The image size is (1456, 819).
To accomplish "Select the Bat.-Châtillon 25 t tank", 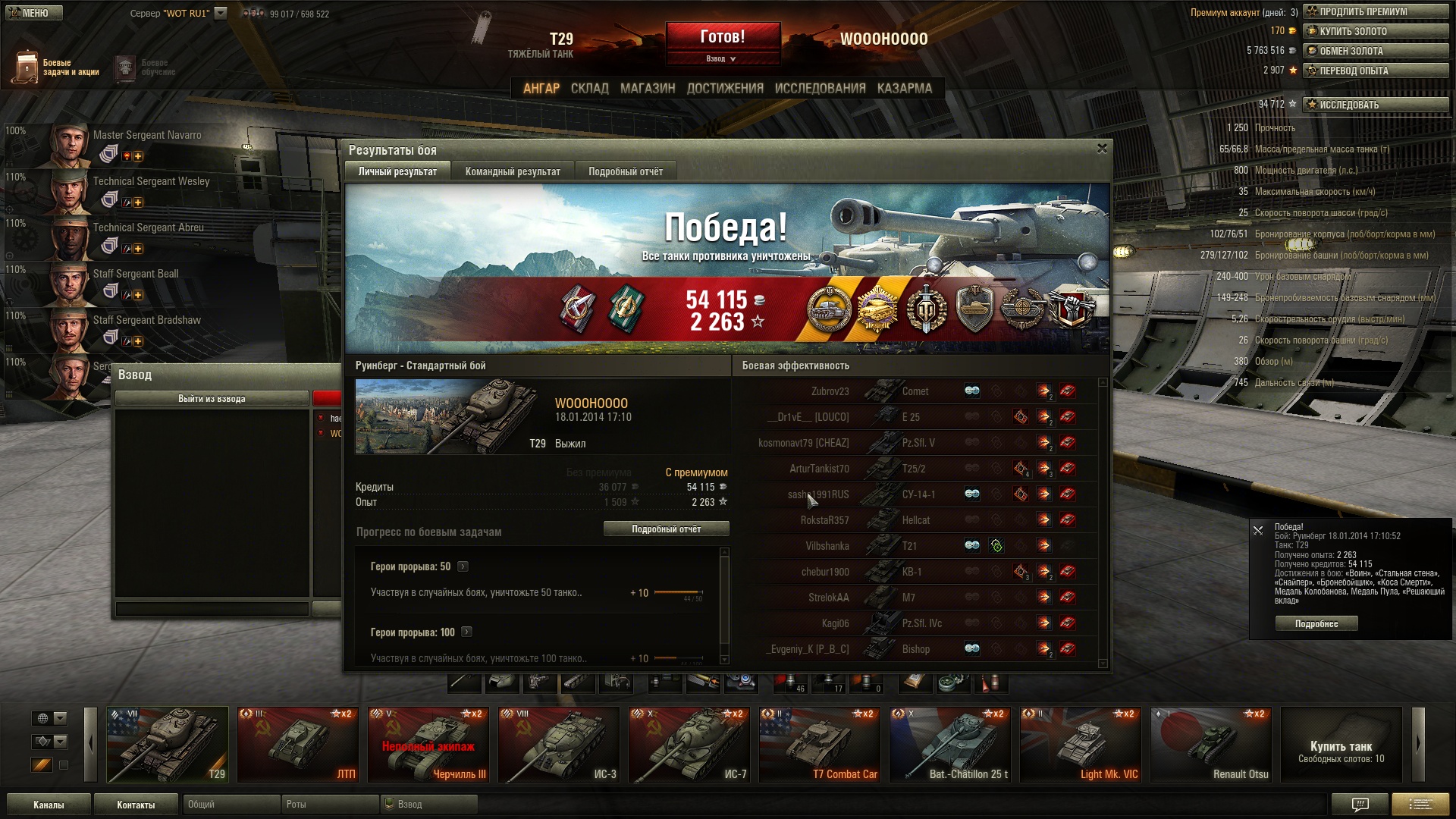I will 951,745.
